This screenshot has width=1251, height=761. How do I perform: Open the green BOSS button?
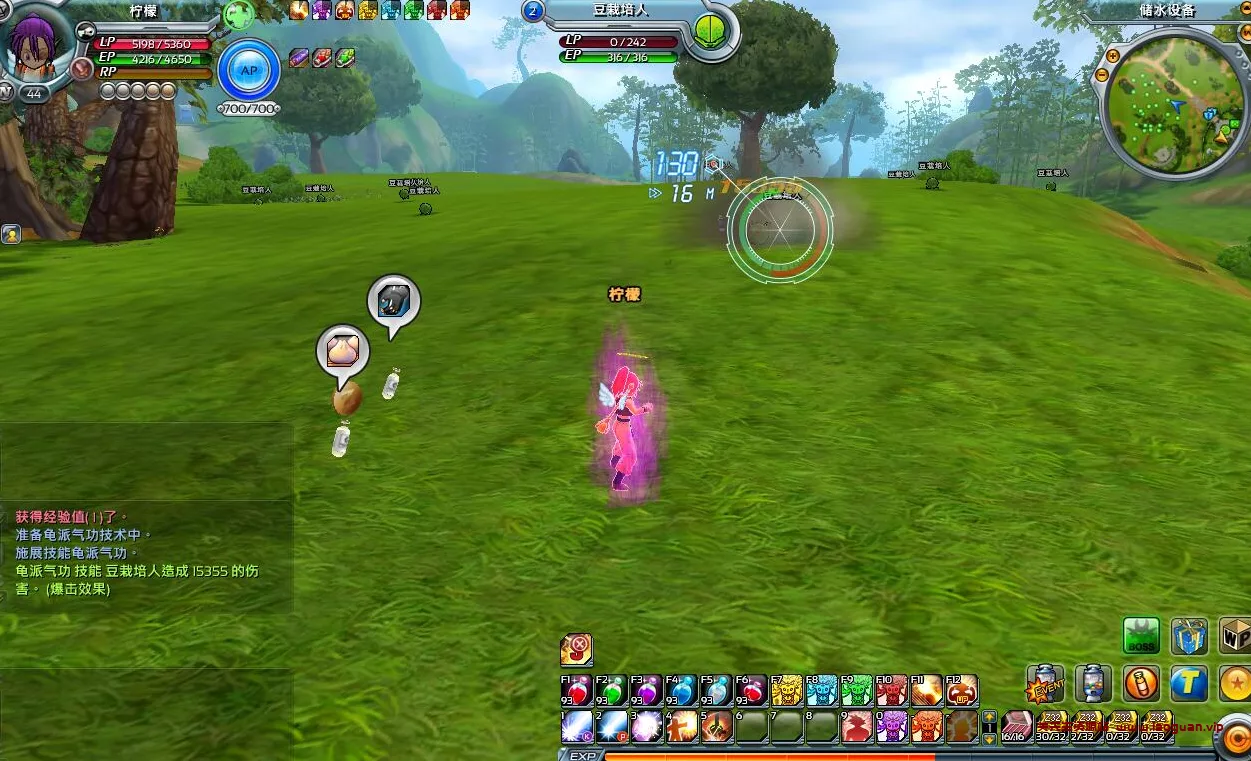point(1141,636)
